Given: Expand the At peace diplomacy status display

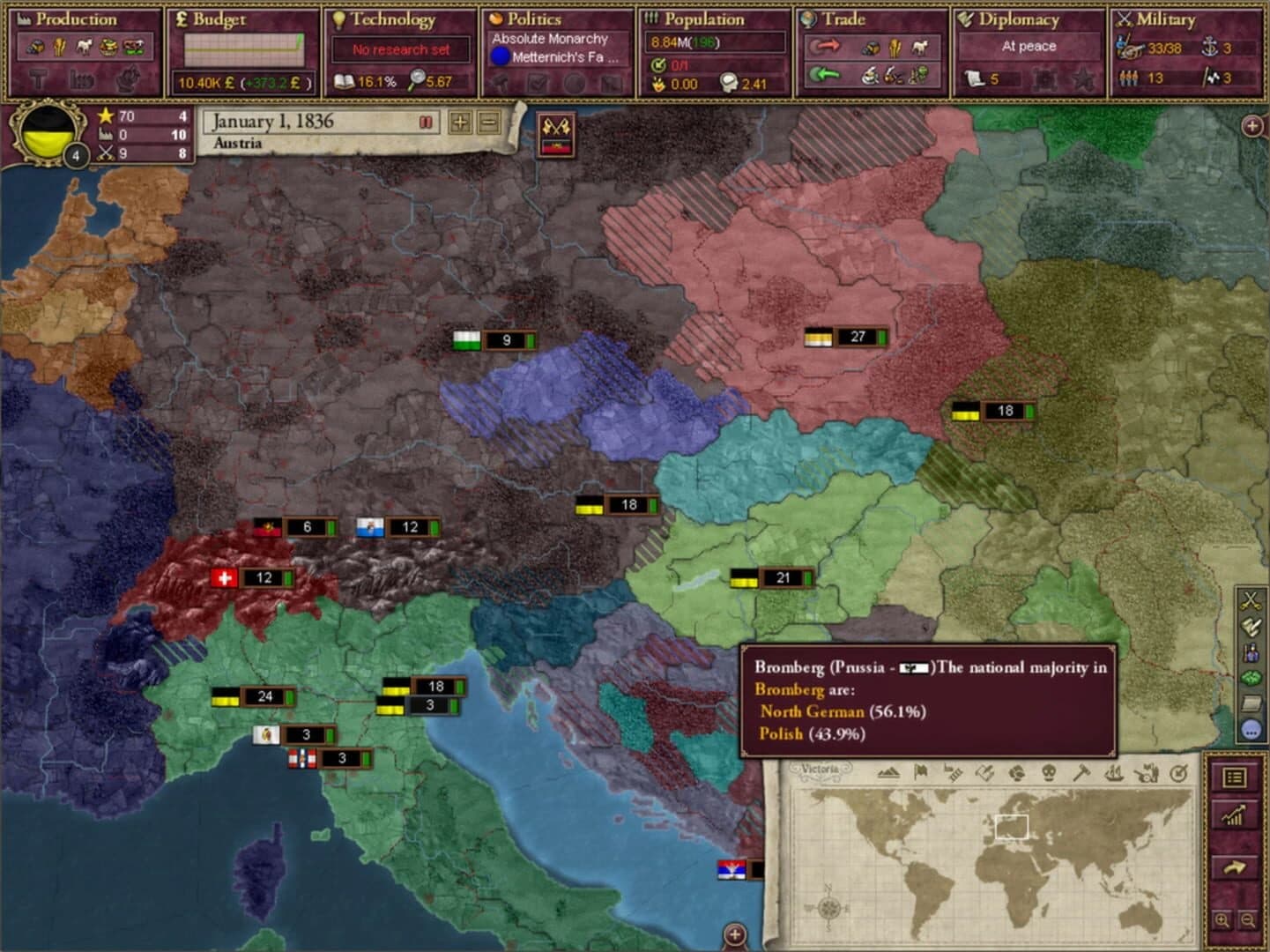Looking at the screenshot, I should (x=1030, y=46).
